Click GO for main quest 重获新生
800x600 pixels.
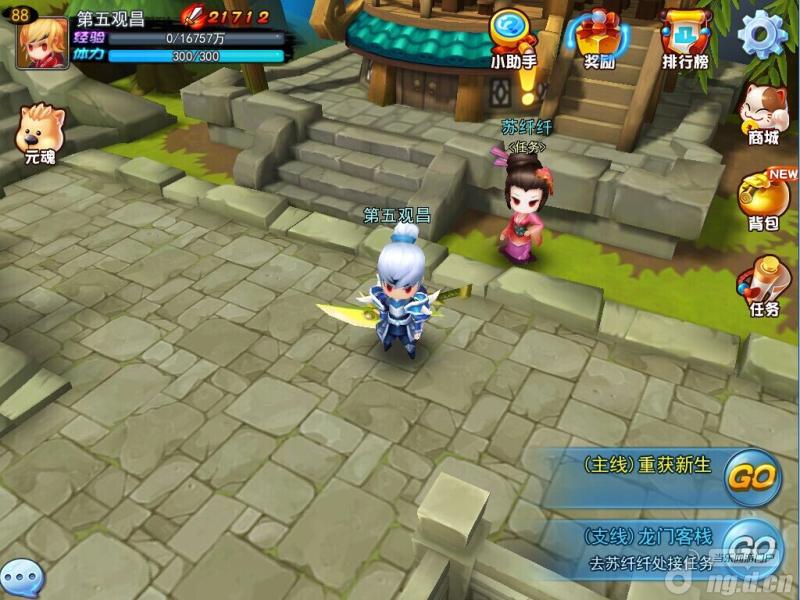pyautogui.click(x=751, y=478)
